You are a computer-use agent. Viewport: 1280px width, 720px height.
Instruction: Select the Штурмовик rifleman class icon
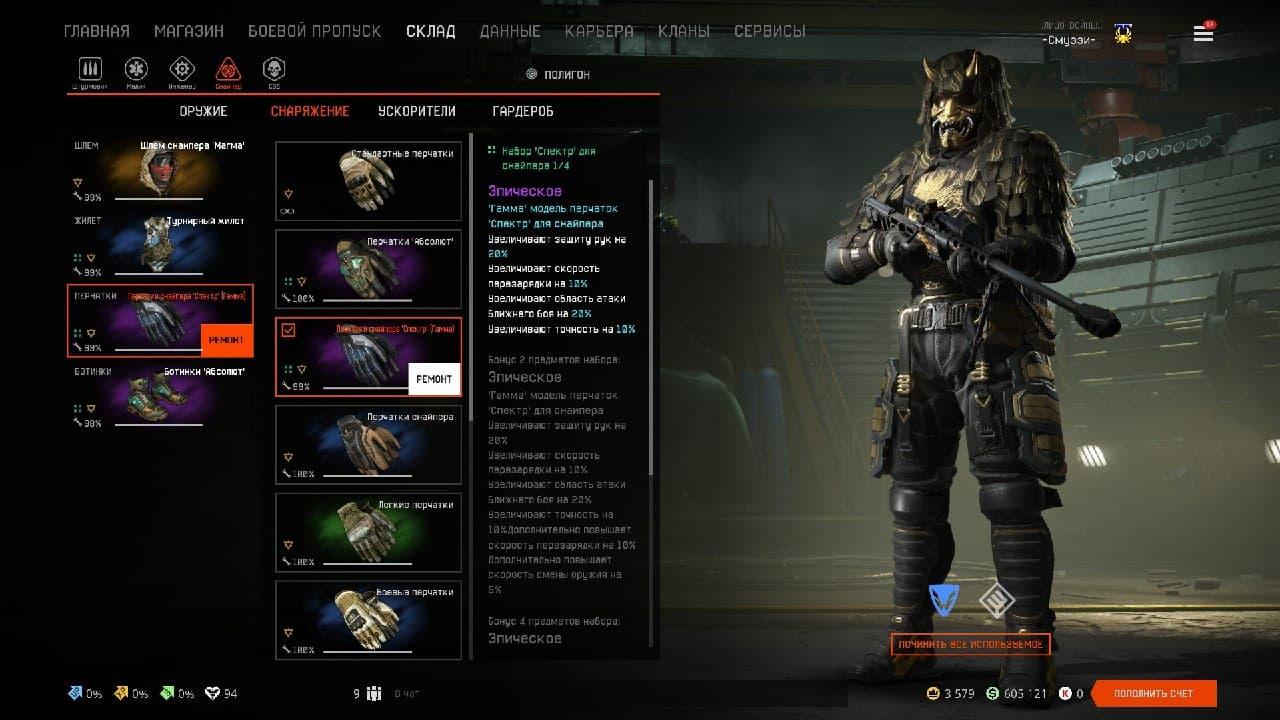91,69
